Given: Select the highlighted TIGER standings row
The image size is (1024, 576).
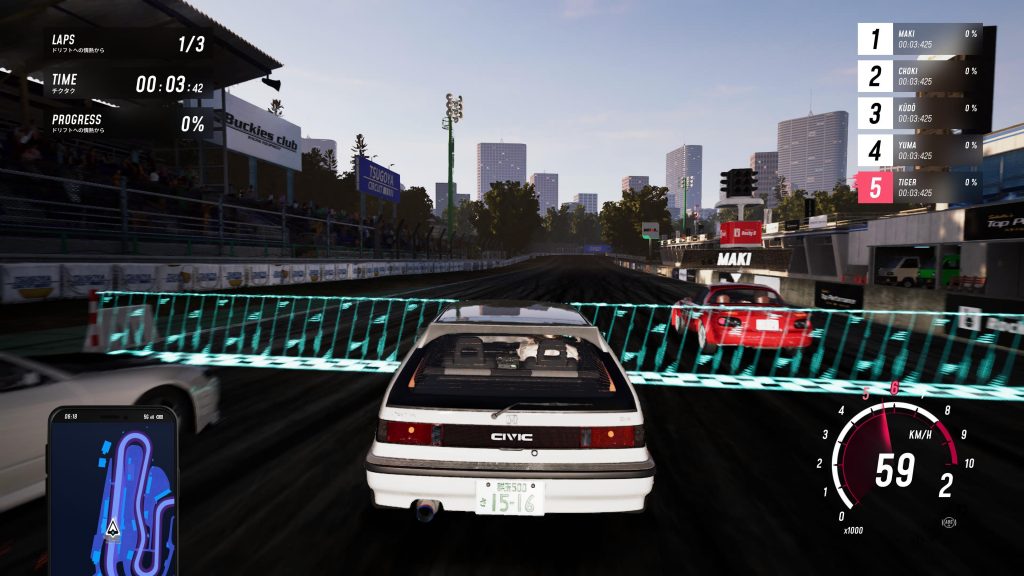Looking at the screenshot, I should pos(920,187).
